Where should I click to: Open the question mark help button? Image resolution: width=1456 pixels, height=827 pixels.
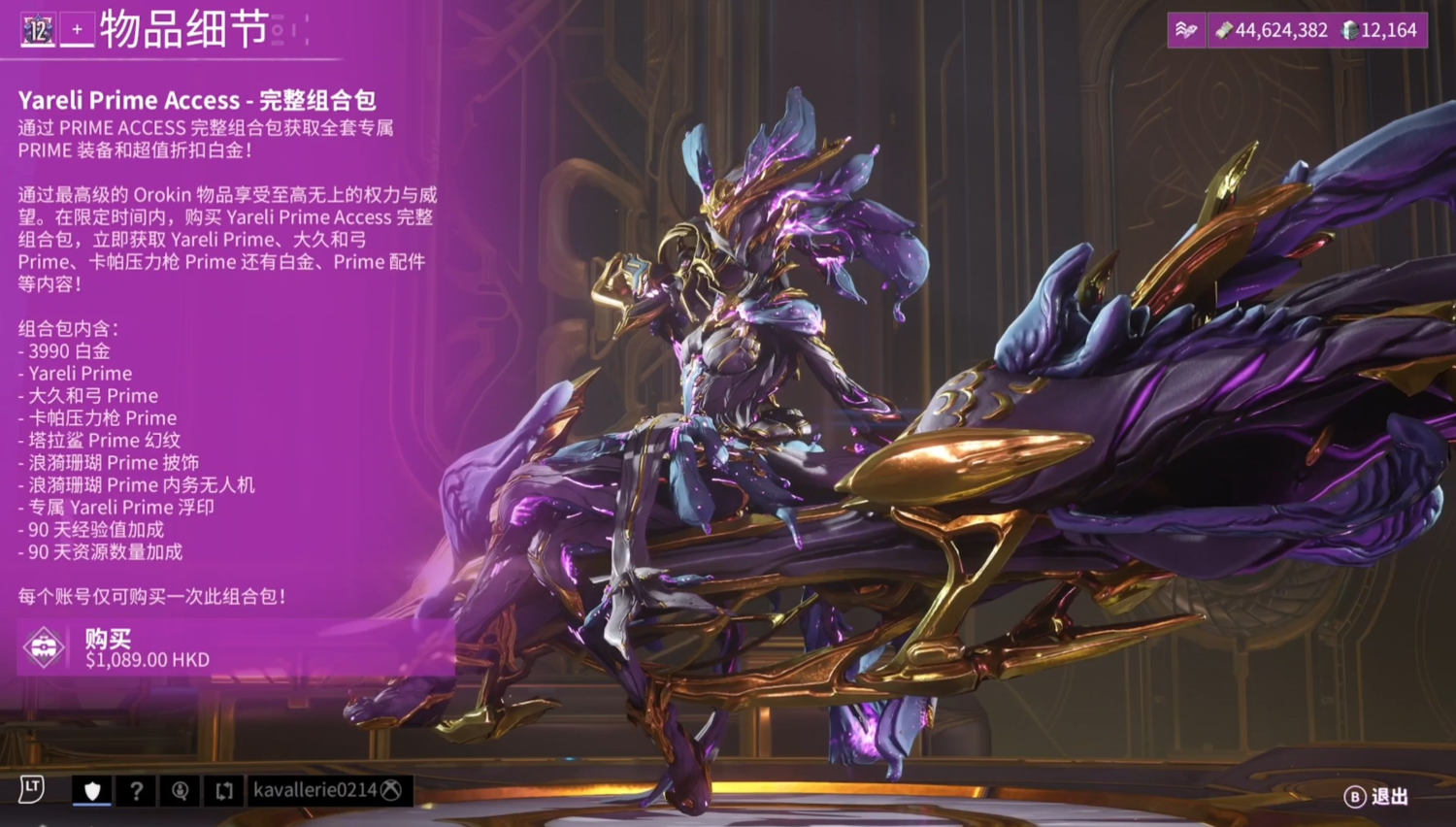[x=136, y=790]
